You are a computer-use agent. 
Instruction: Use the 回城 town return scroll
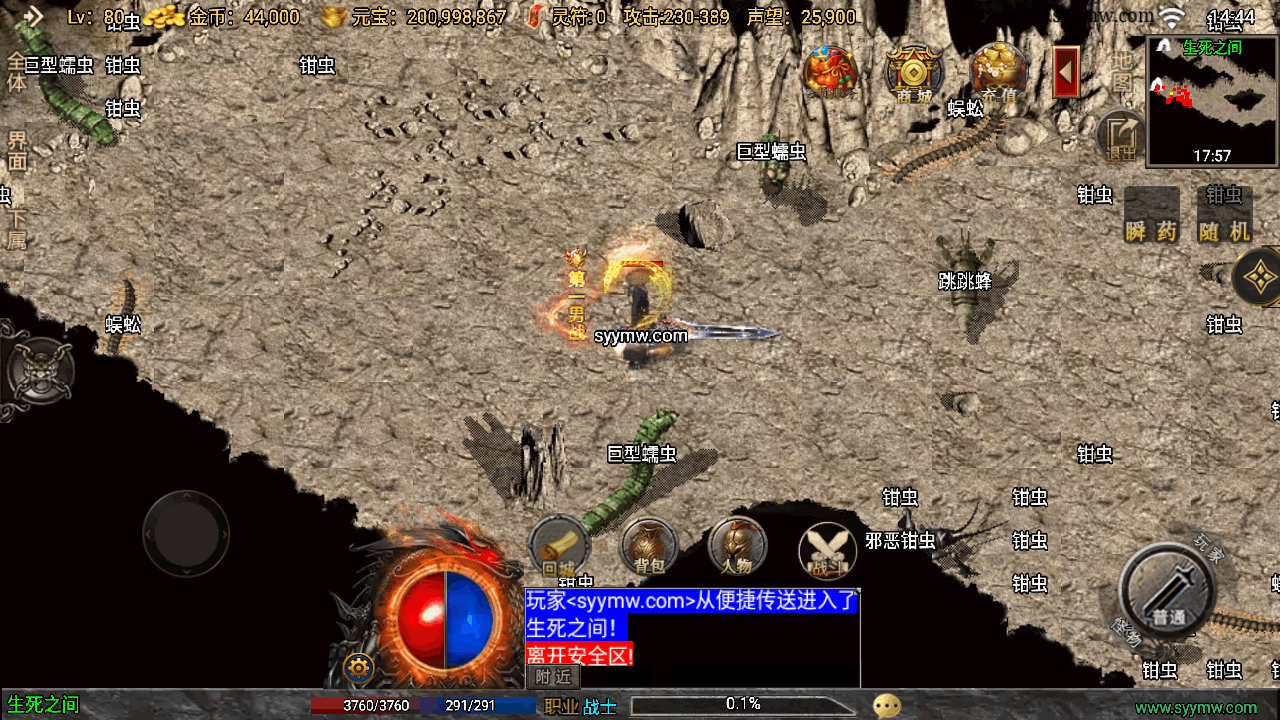click(x=559, y=548)
